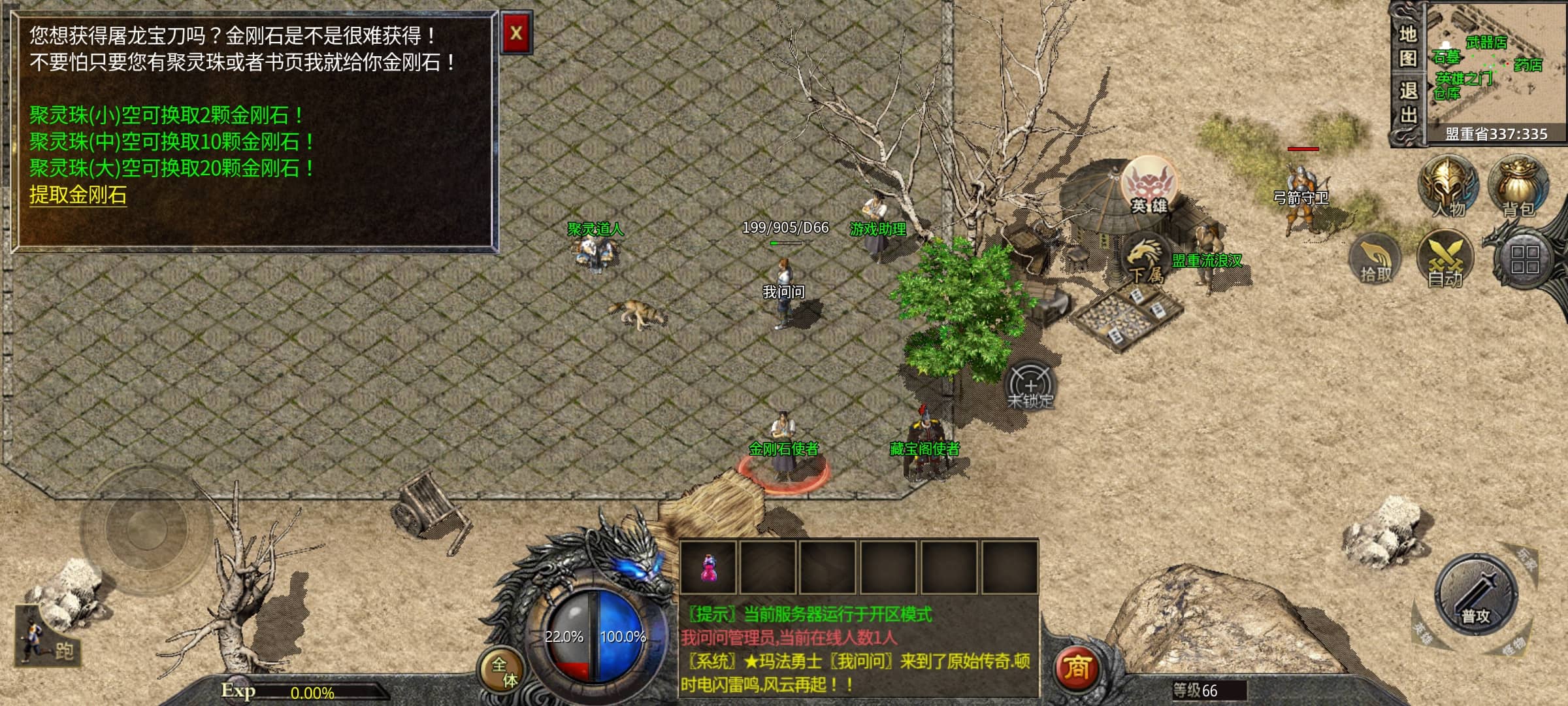The image size is (1568, 706).
Task: Open the 英雄 hero icon
Action: 1149,186
